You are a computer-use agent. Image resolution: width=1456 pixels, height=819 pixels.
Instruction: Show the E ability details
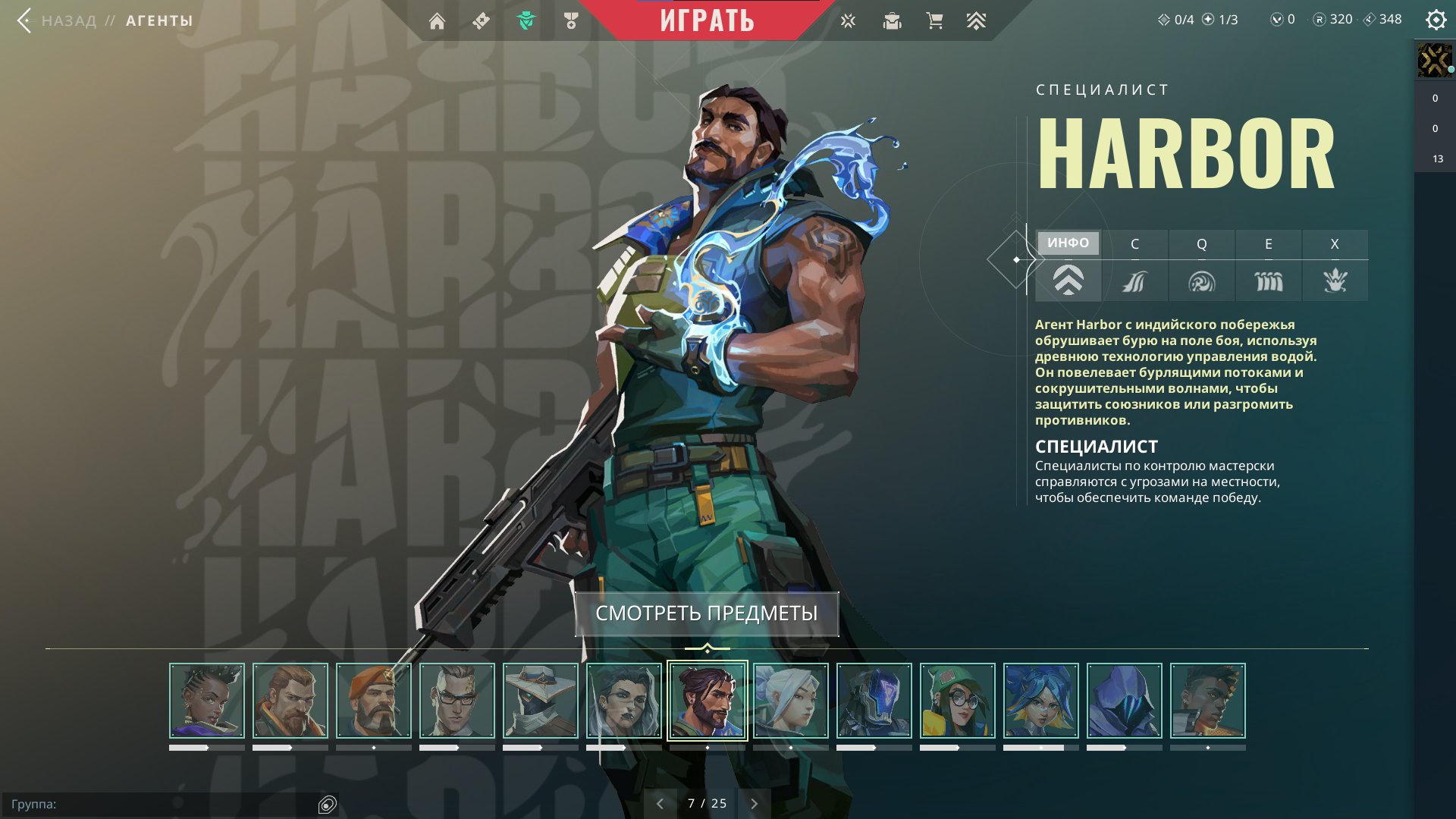(x=1268, y=265)
